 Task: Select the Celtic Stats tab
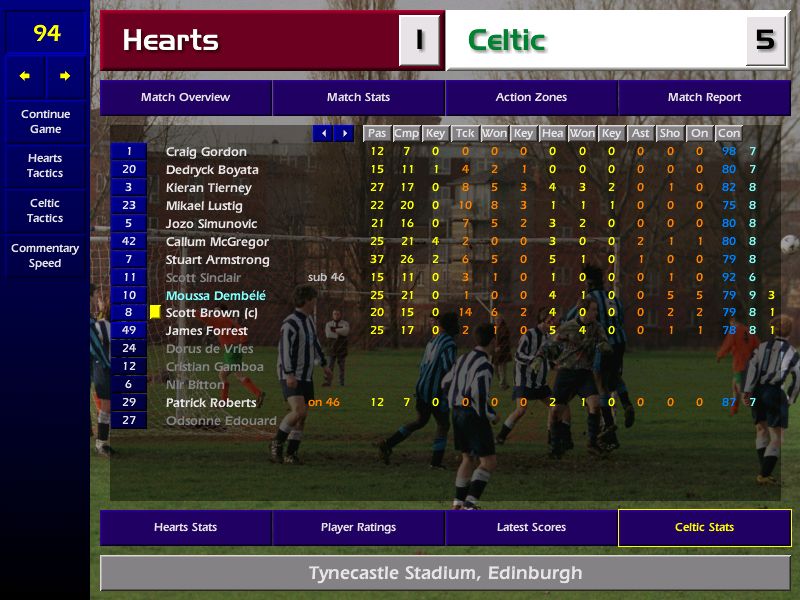pyautogui.click(x=704, y=528)
